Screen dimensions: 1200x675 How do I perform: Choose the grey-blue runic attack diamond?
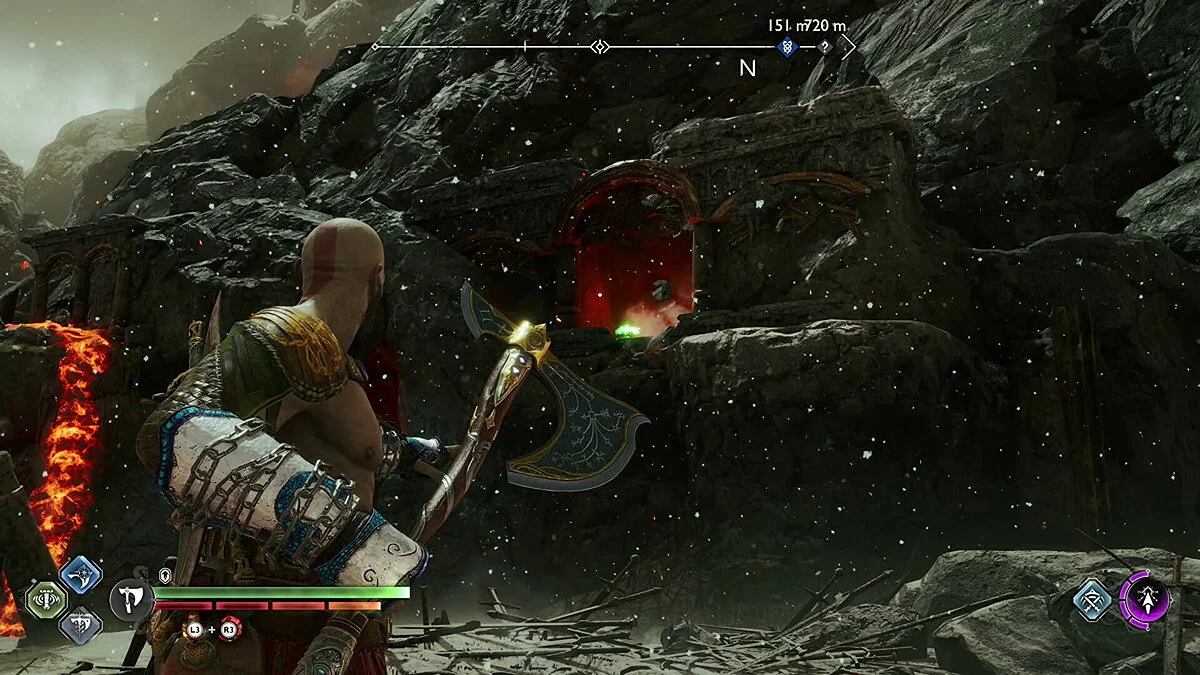point(80,627)
